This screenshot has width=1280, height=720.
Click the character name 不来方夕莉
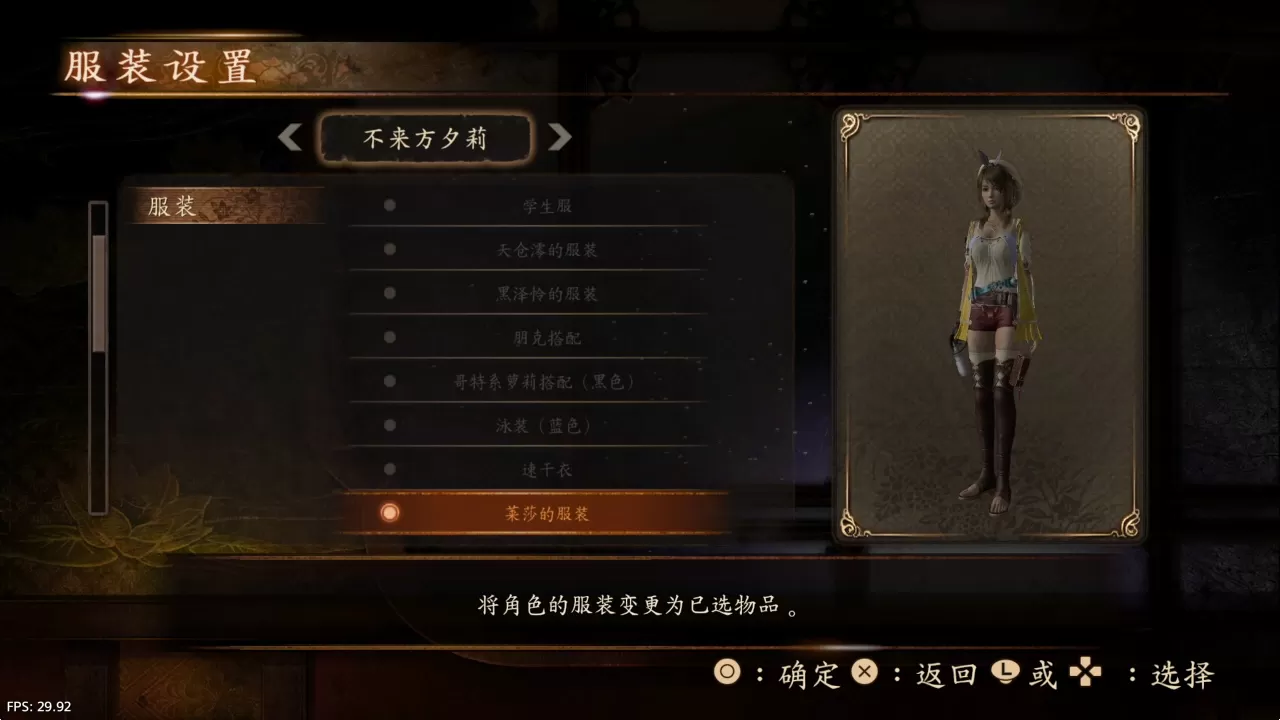point(424,137)
